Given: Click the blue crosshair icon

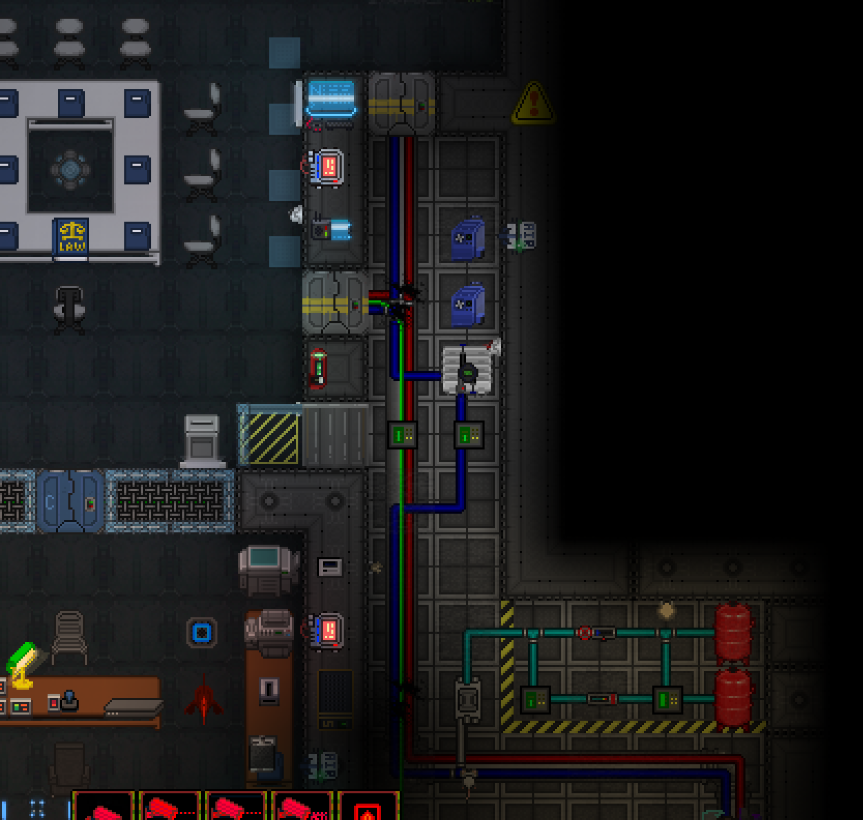Looking at the screenshot, I should (x=38, y=808).
